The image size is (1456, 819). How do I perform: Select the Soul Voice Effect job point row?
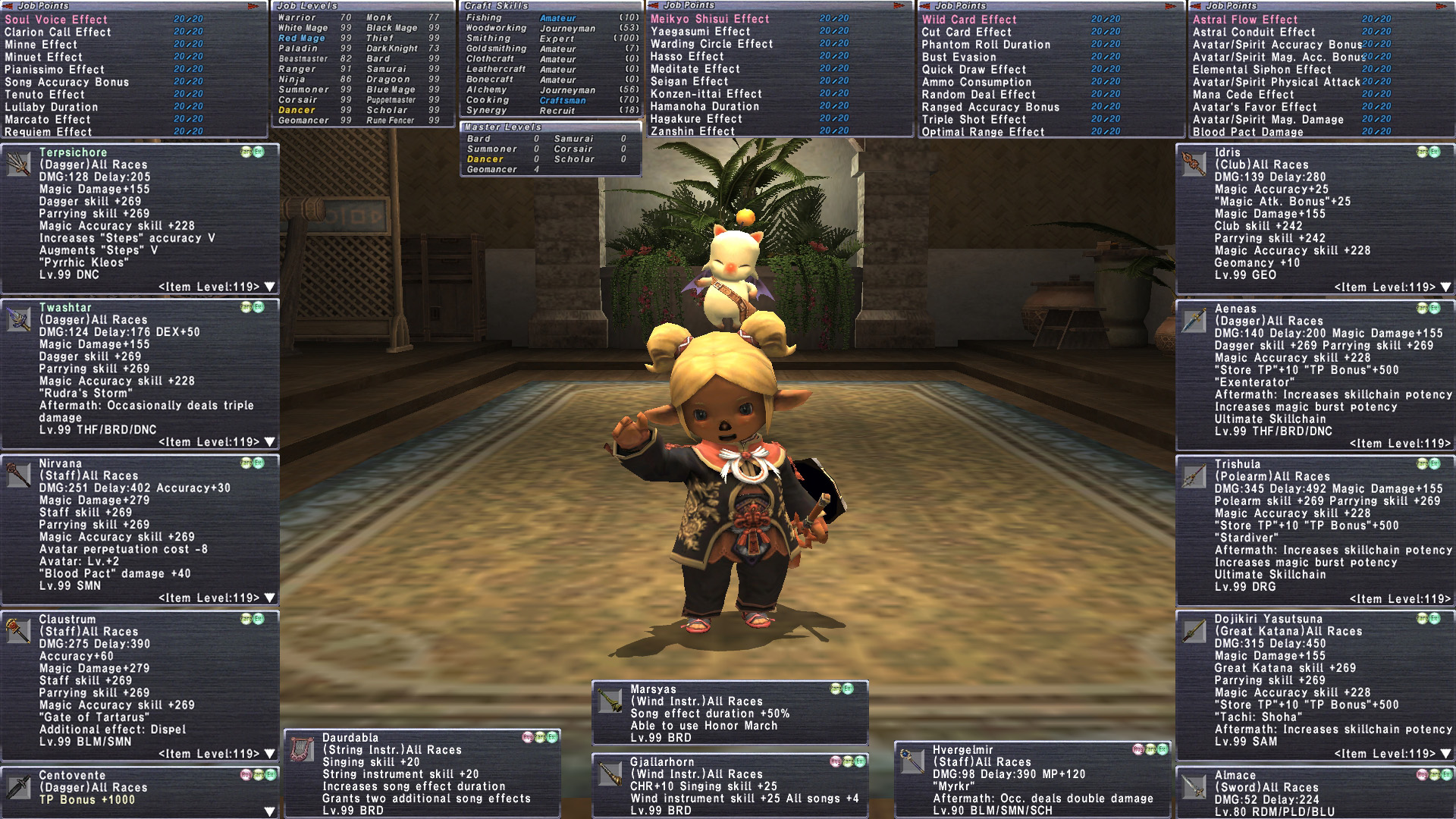[x=57, y=20]
